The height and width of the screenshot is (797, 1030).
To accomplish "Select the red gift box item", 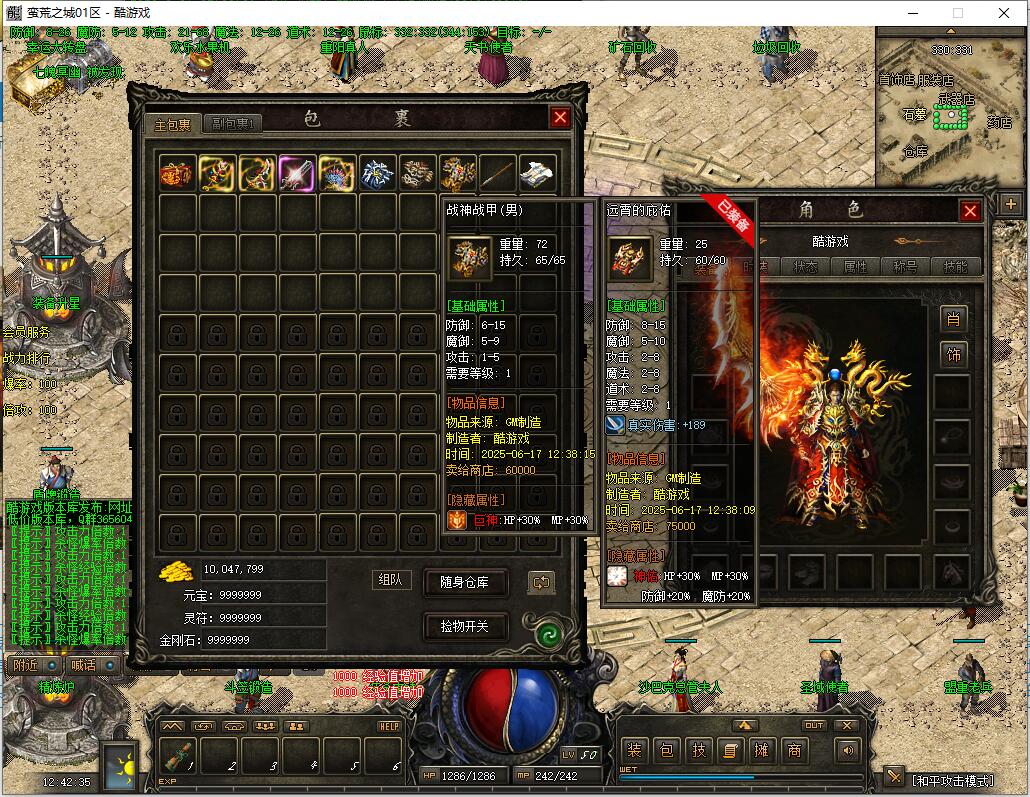I will 177,174.
